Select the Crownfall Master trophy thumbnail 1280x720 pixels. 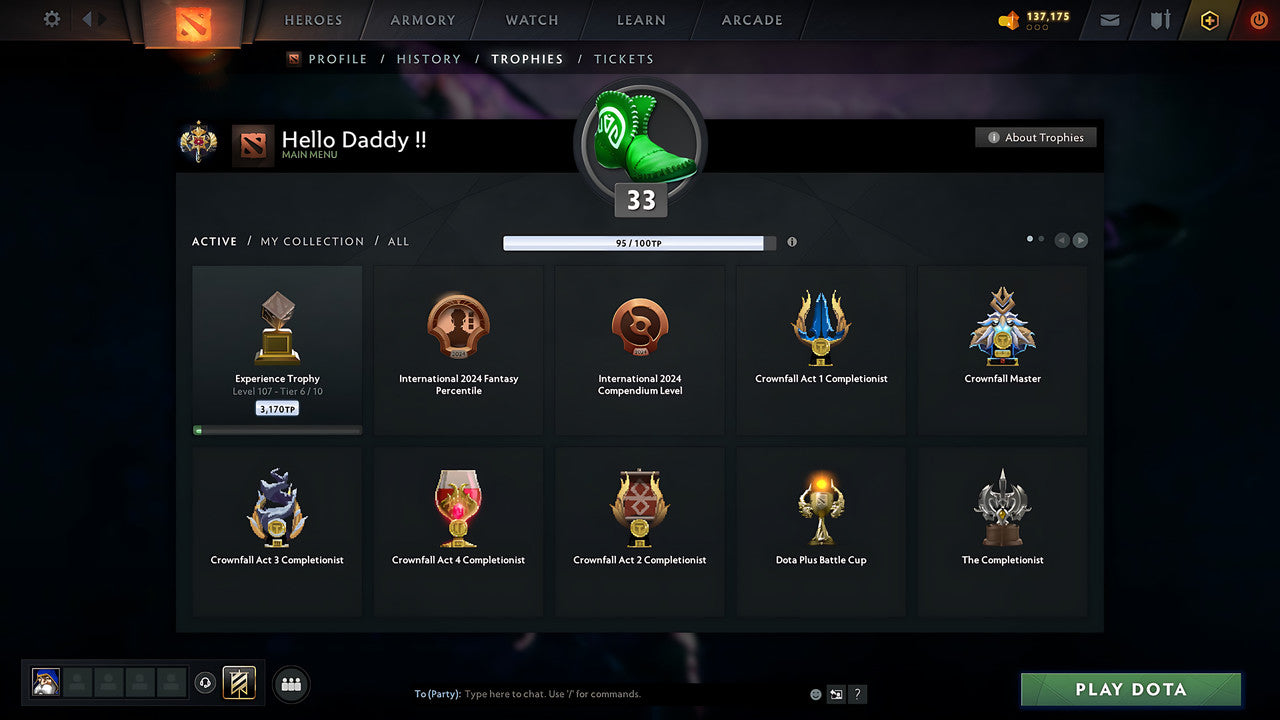click(1002, 325)
